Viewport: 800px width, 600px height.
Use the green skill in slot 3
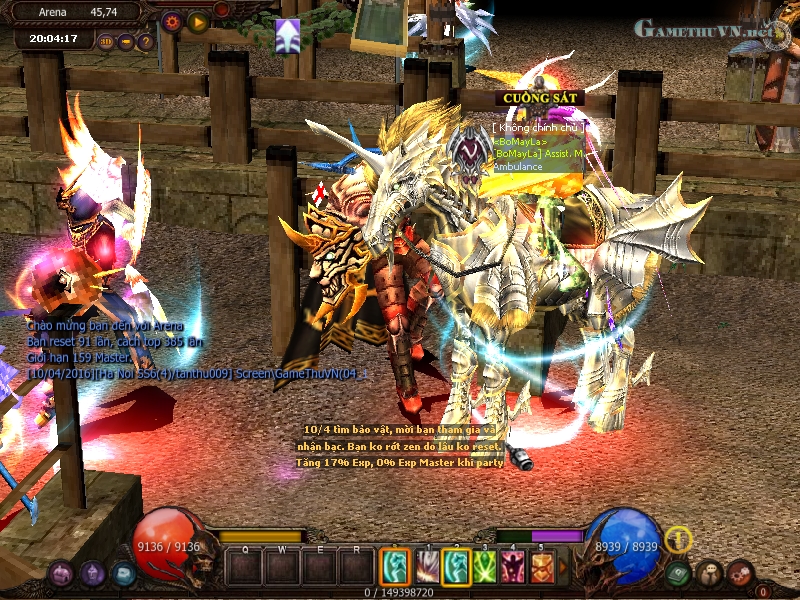[485, 568]
